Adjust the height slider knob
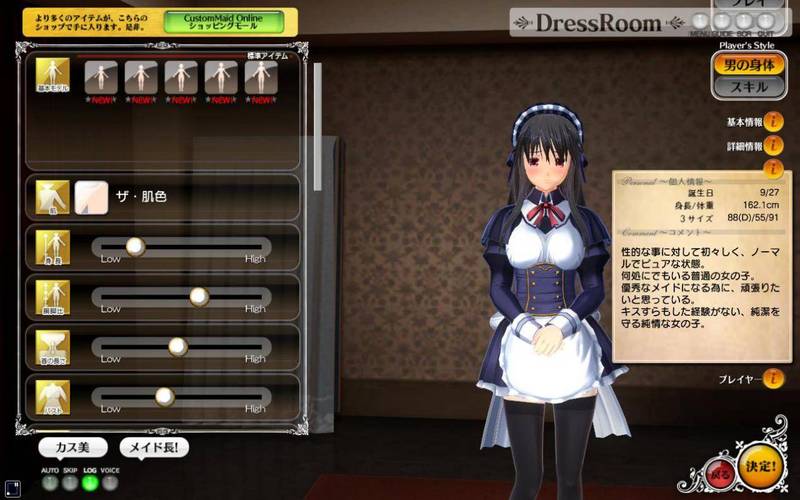800x500 pixels. click(134, 246)
